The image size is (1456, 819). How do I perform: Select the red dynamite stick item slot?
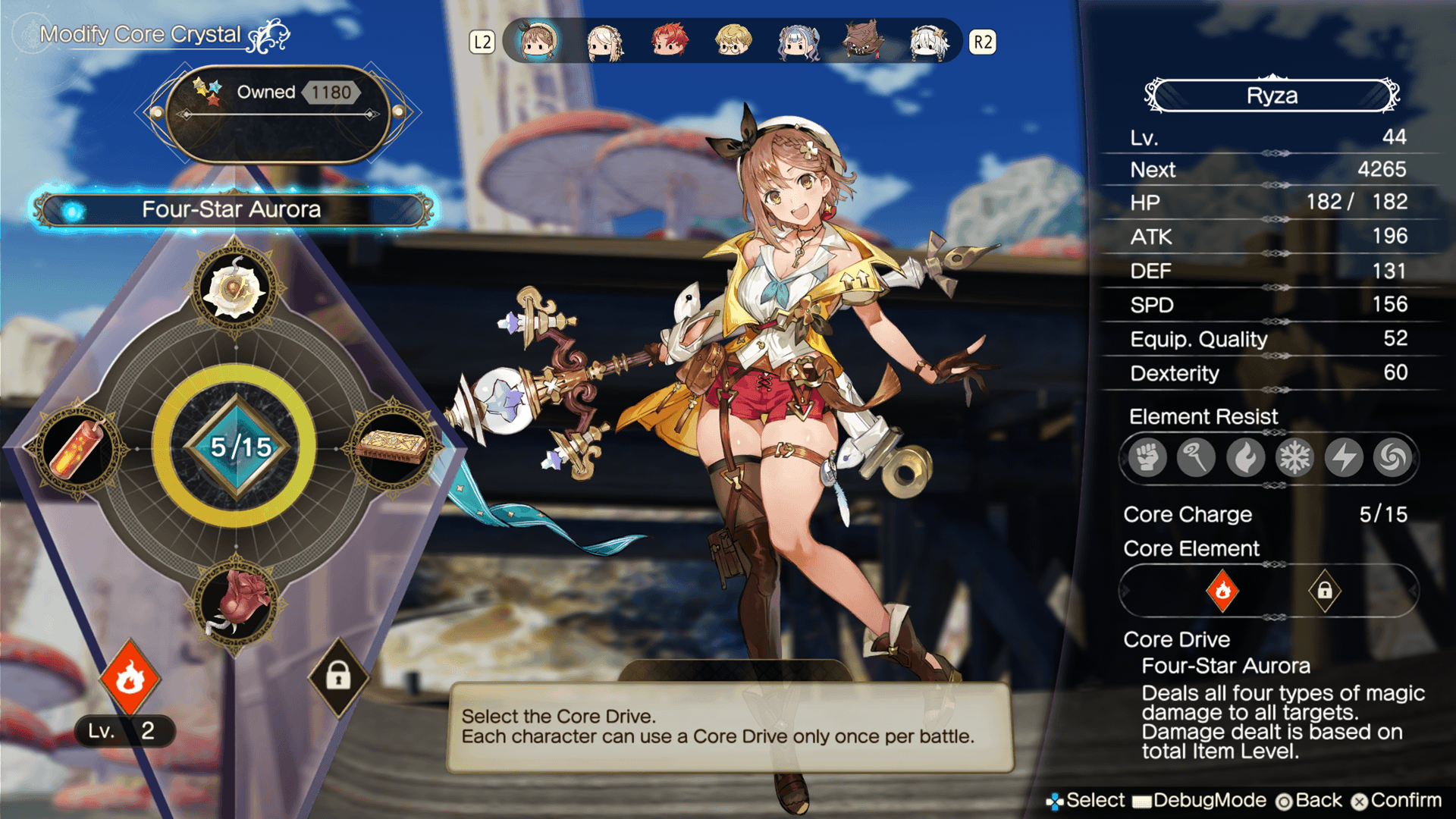click(x=76, y=449)
